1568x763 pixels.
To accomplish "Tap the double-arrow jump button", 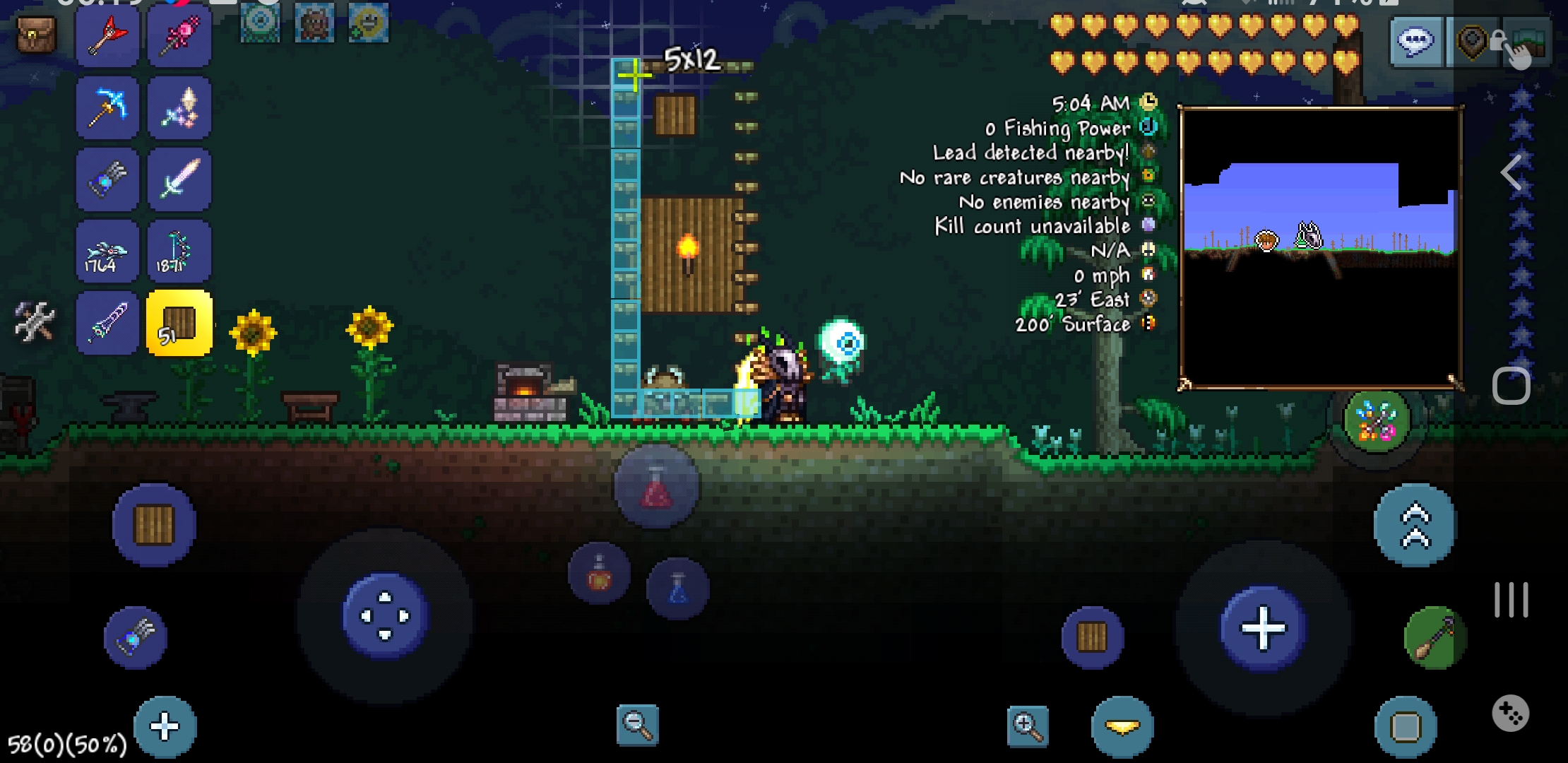I will pyautogui.click(x=1415, y=526).
